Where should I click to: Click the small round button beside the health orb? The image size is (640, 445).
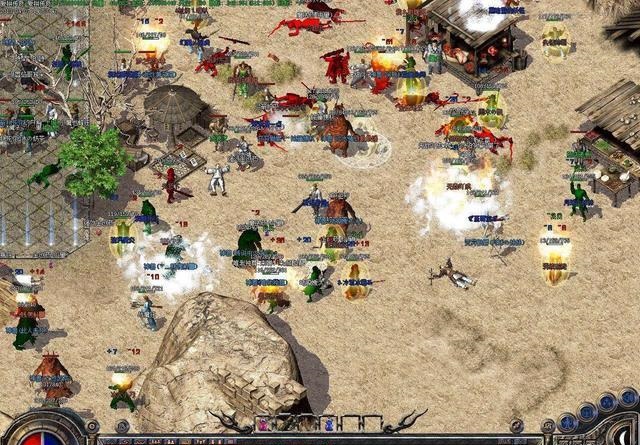click(92, 425)
